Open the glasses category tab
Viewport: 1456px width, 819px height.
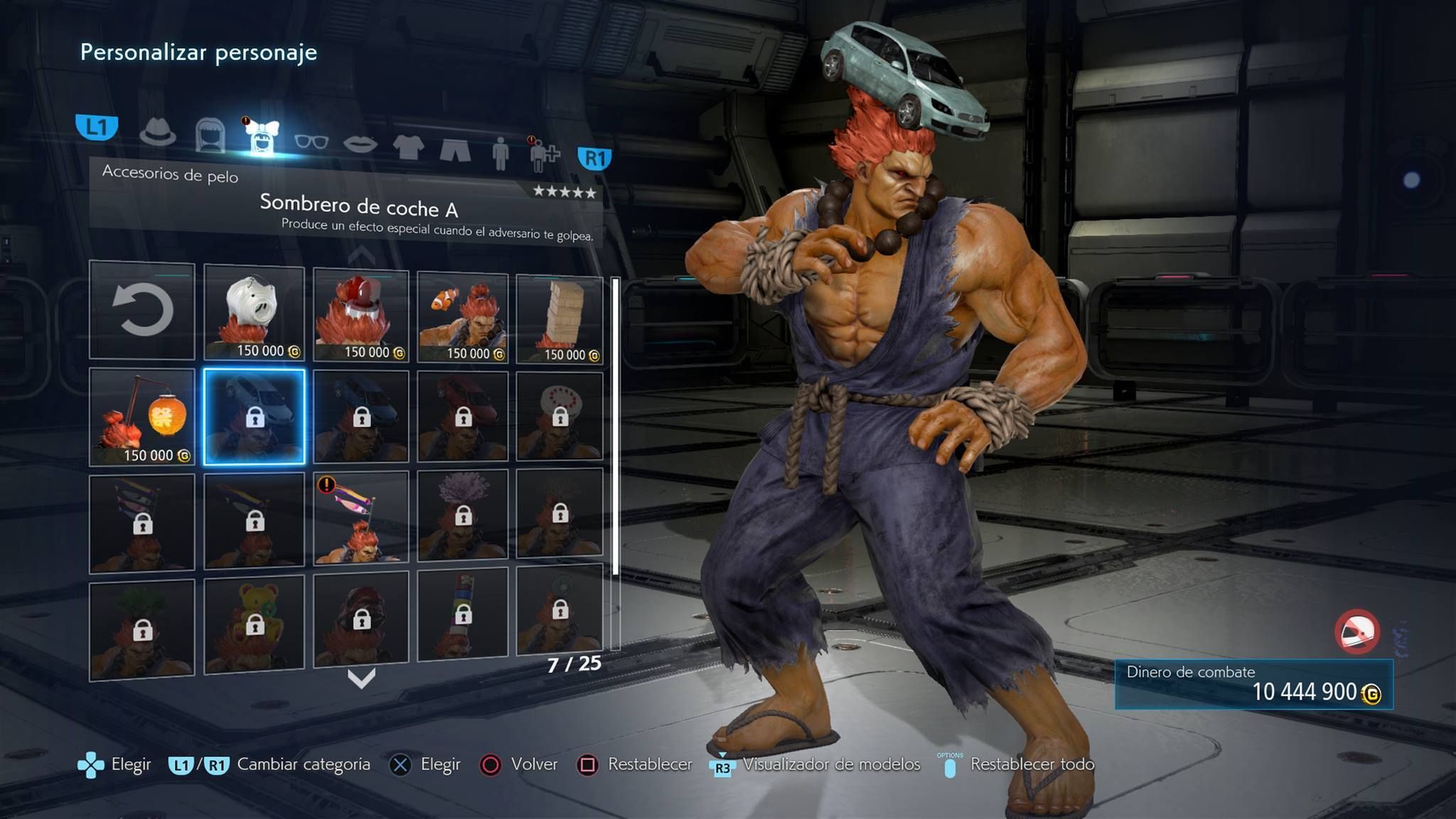[311, 141]
